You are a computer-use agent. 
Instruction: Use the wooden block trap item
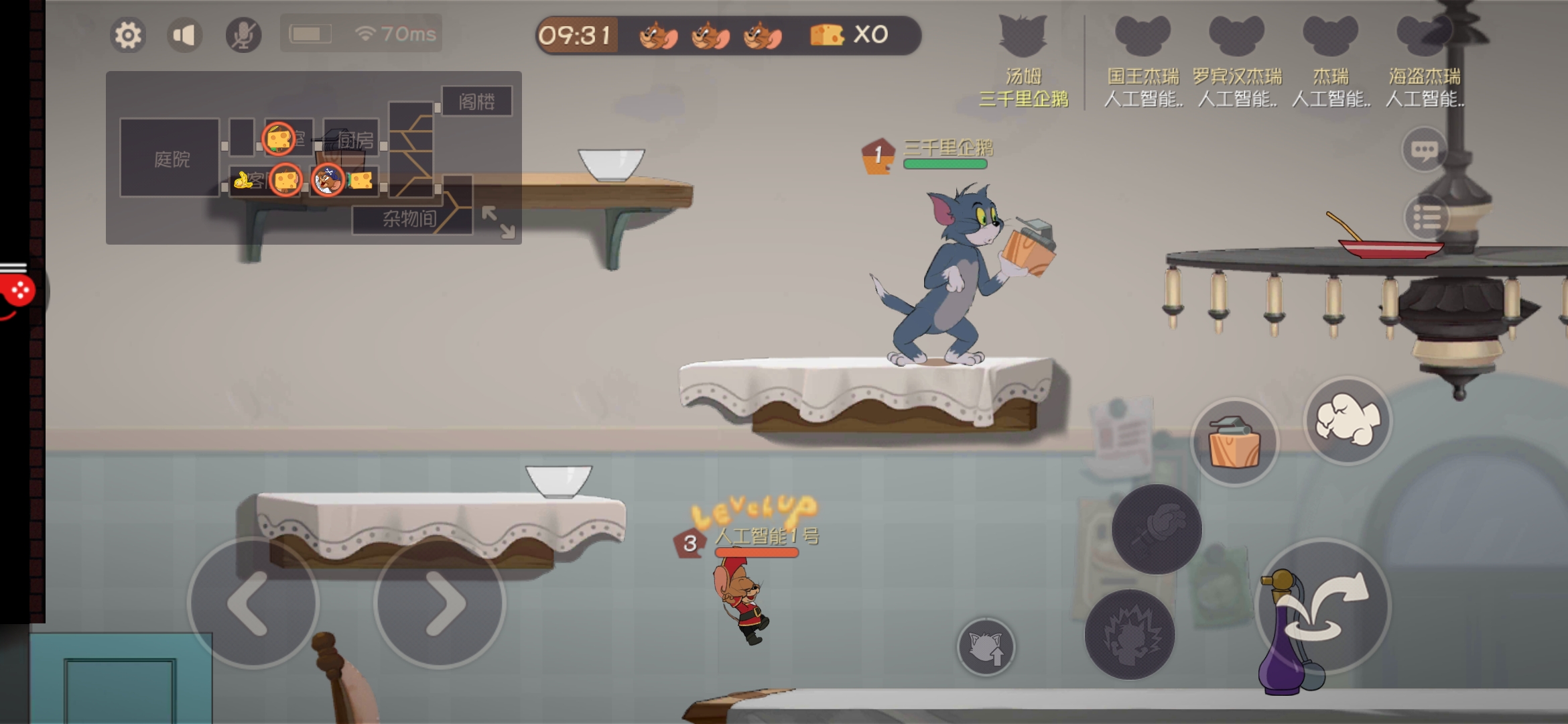tap(1234, 442)
